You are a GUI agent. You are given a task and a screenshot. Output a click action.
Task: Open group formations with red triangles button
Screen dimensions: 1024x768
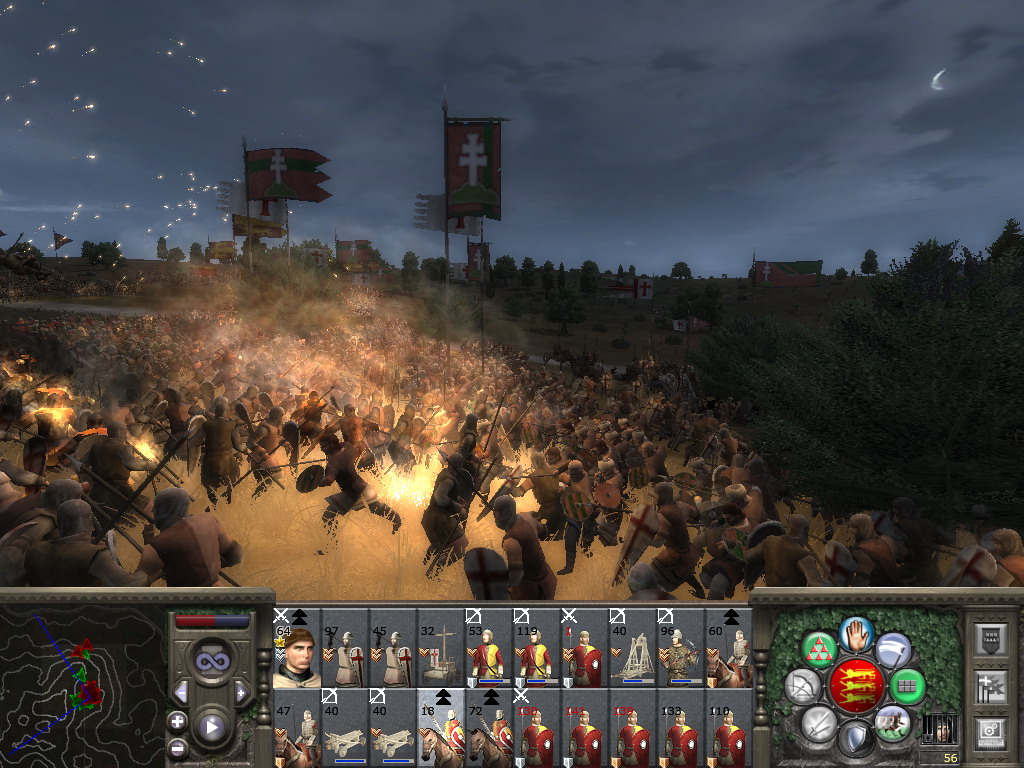click(x=820, y=650)
